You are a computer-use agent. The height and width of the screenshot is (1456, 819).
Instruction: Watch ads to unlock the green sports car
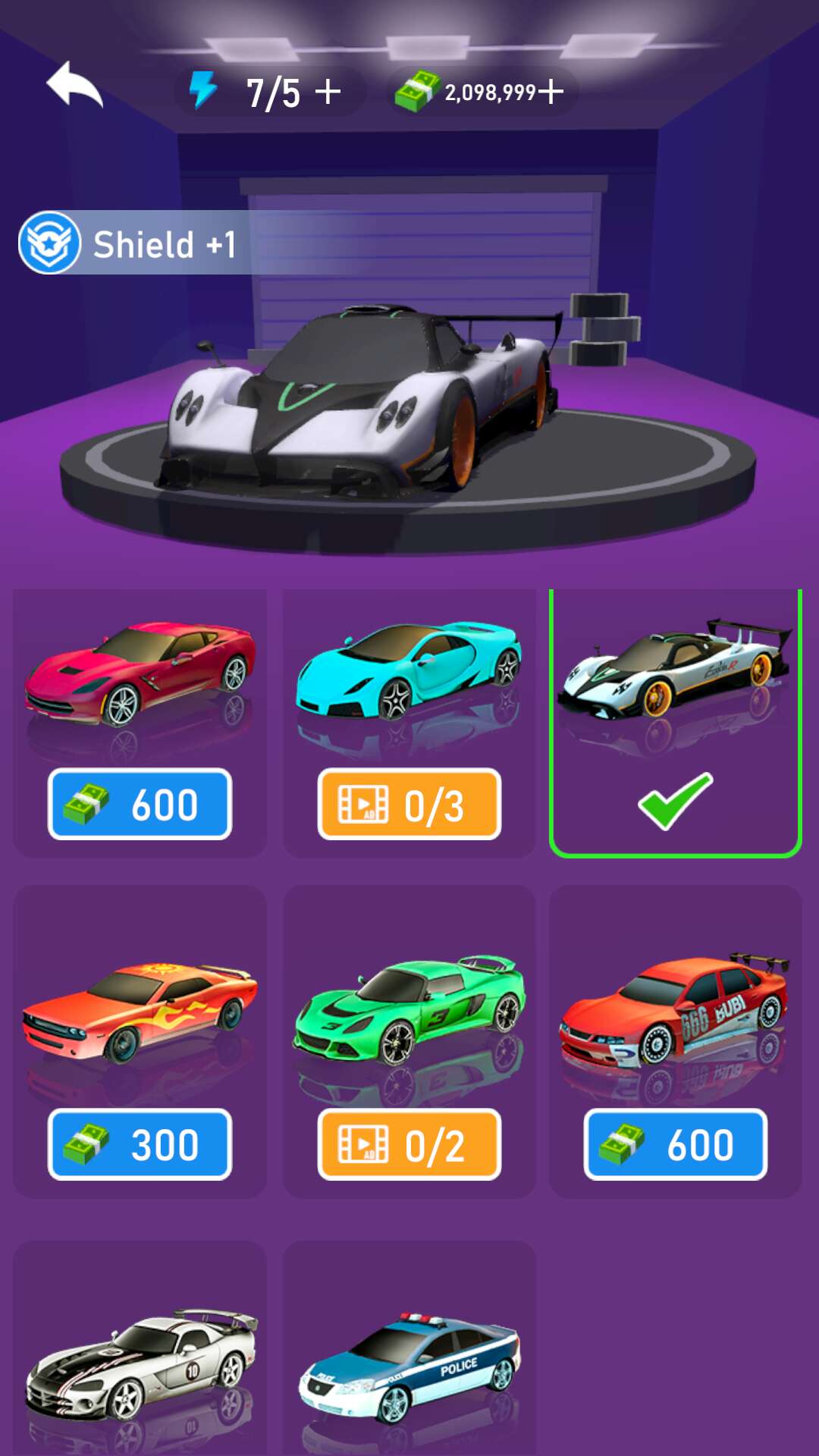click(x=409, y=1144)
